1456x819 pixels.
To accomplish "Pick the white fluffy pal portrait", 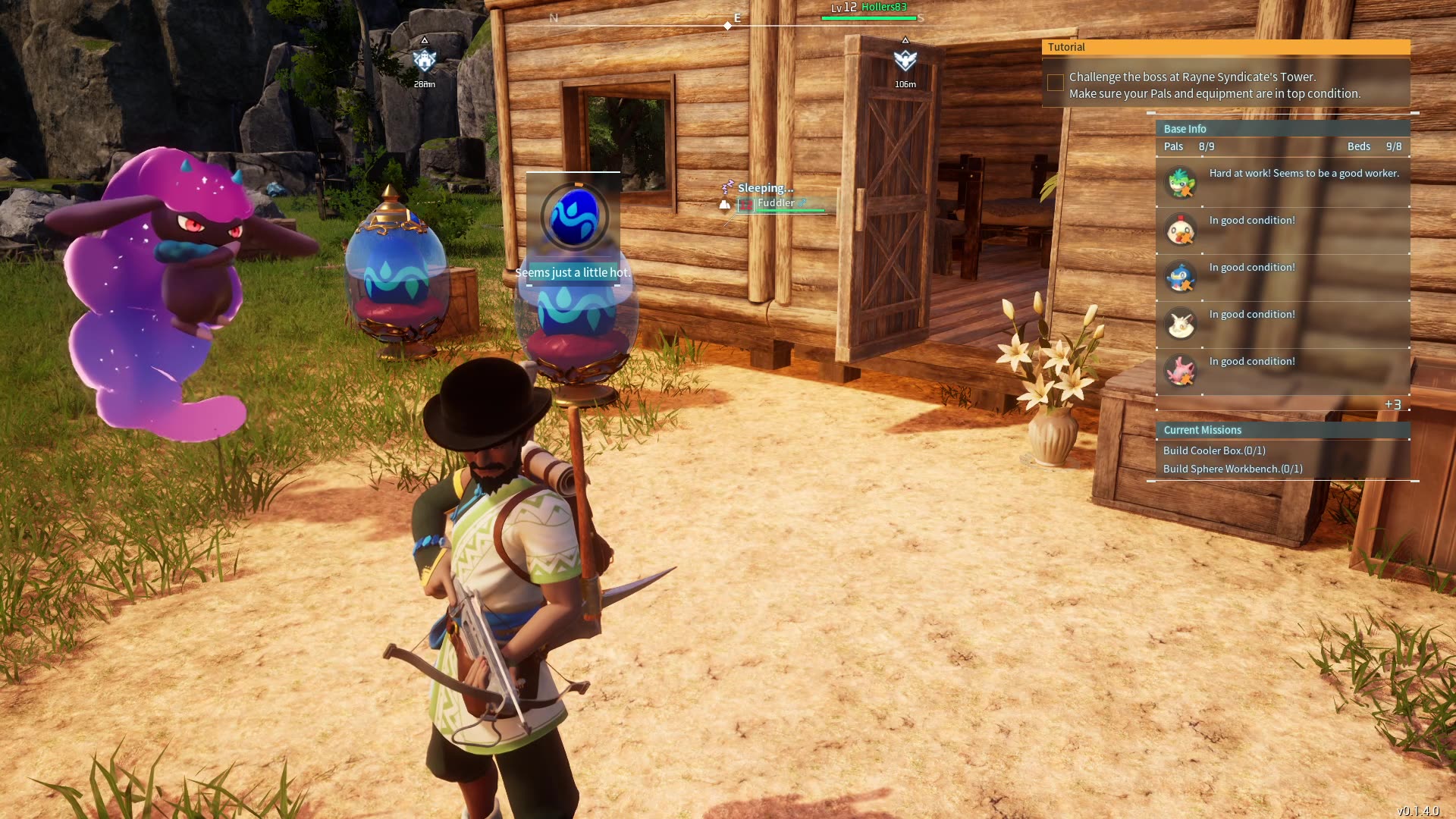I will click(x=1181, y=324).
